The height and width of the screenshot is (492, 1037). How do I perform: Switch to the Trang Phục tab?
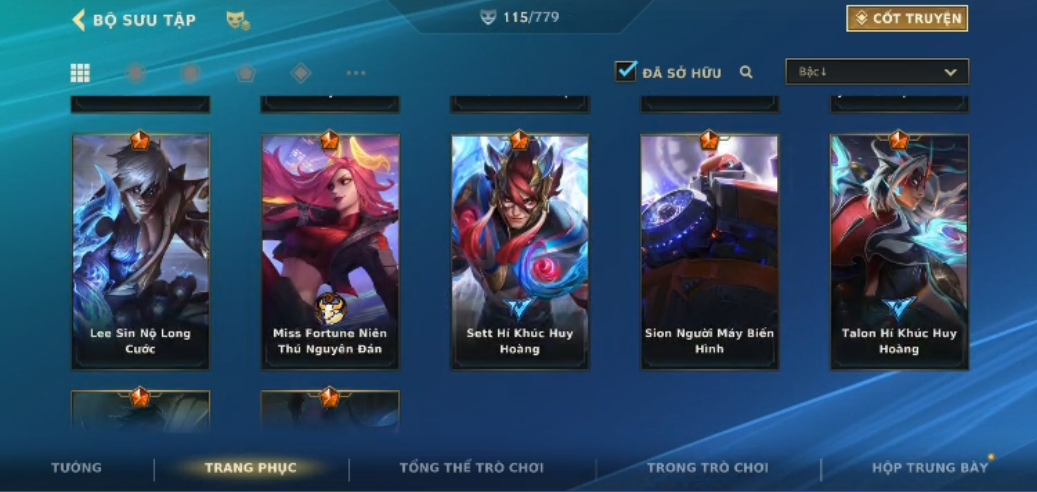pos(250,468)
